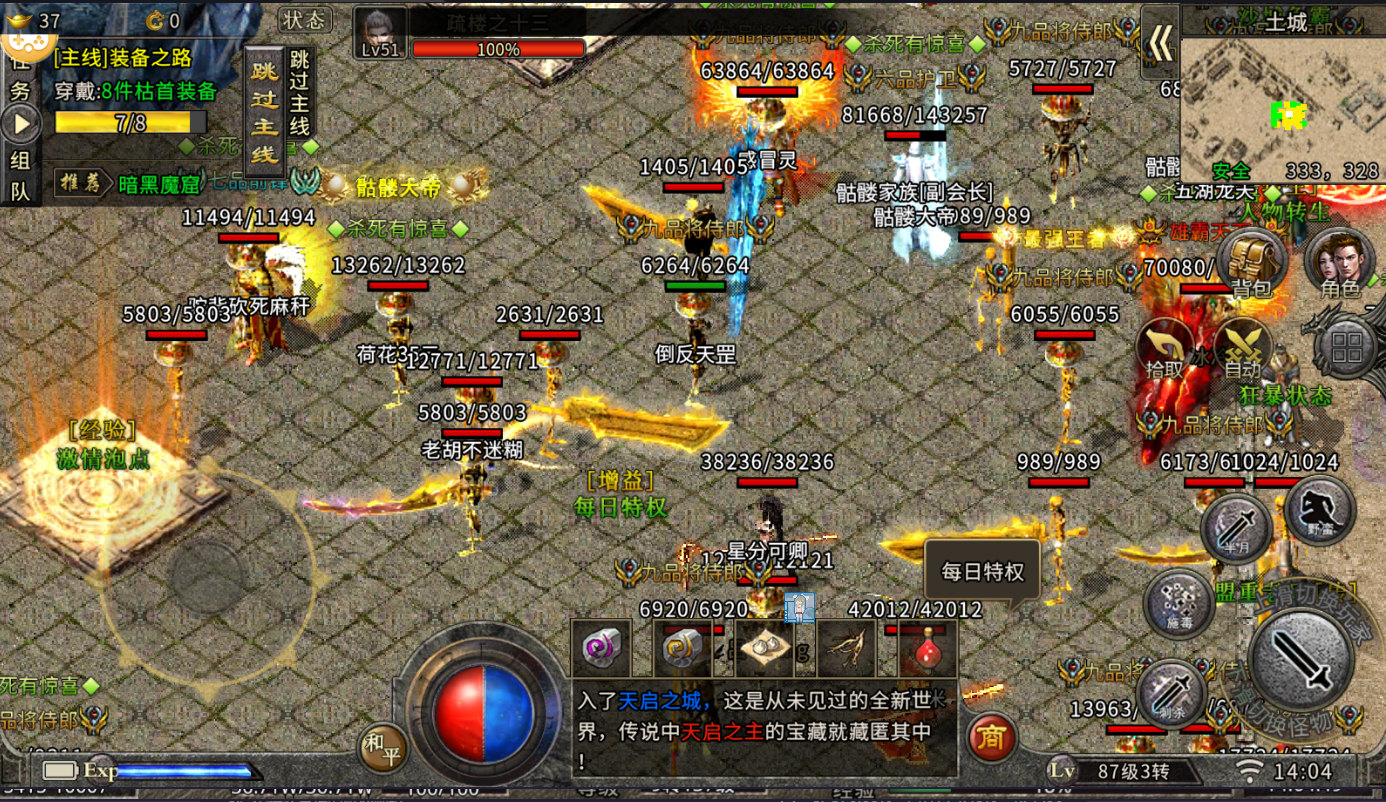Cast the 施毒 poison skill
The height and width of the screenshot is (802, 1386).
1179,602
